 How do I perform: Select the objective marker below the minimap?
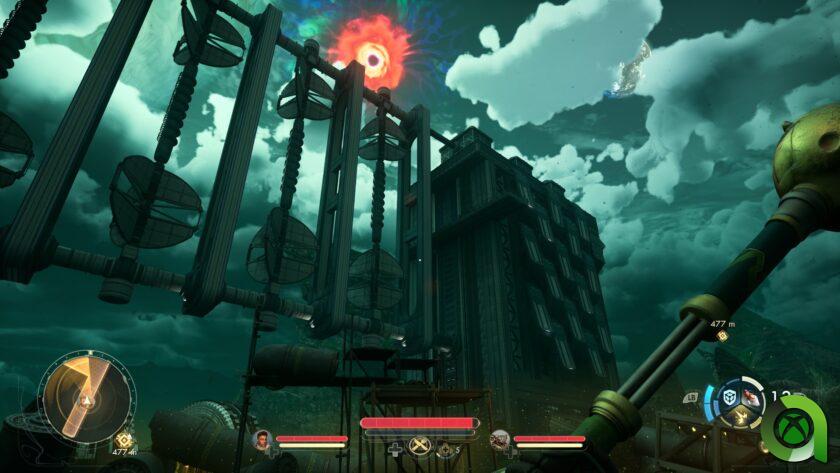click(125, 438)
